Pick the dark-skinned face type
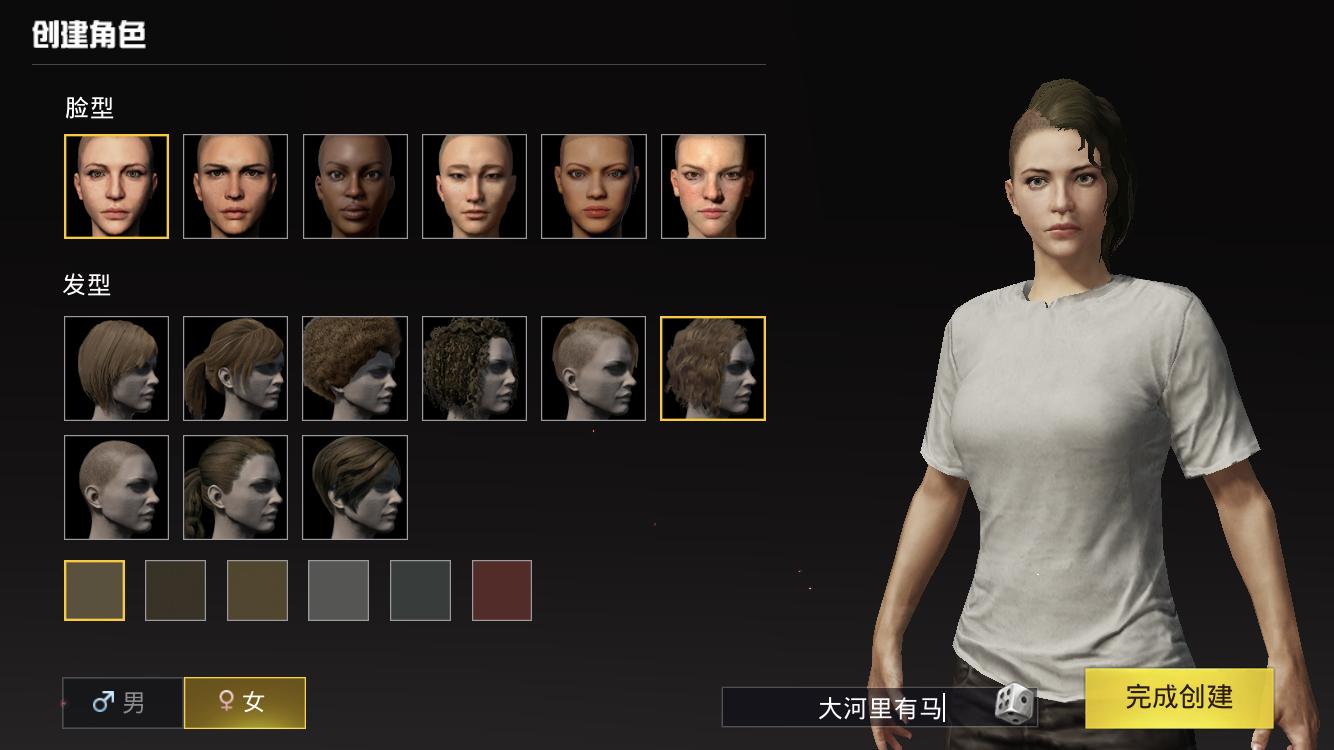 355,187
